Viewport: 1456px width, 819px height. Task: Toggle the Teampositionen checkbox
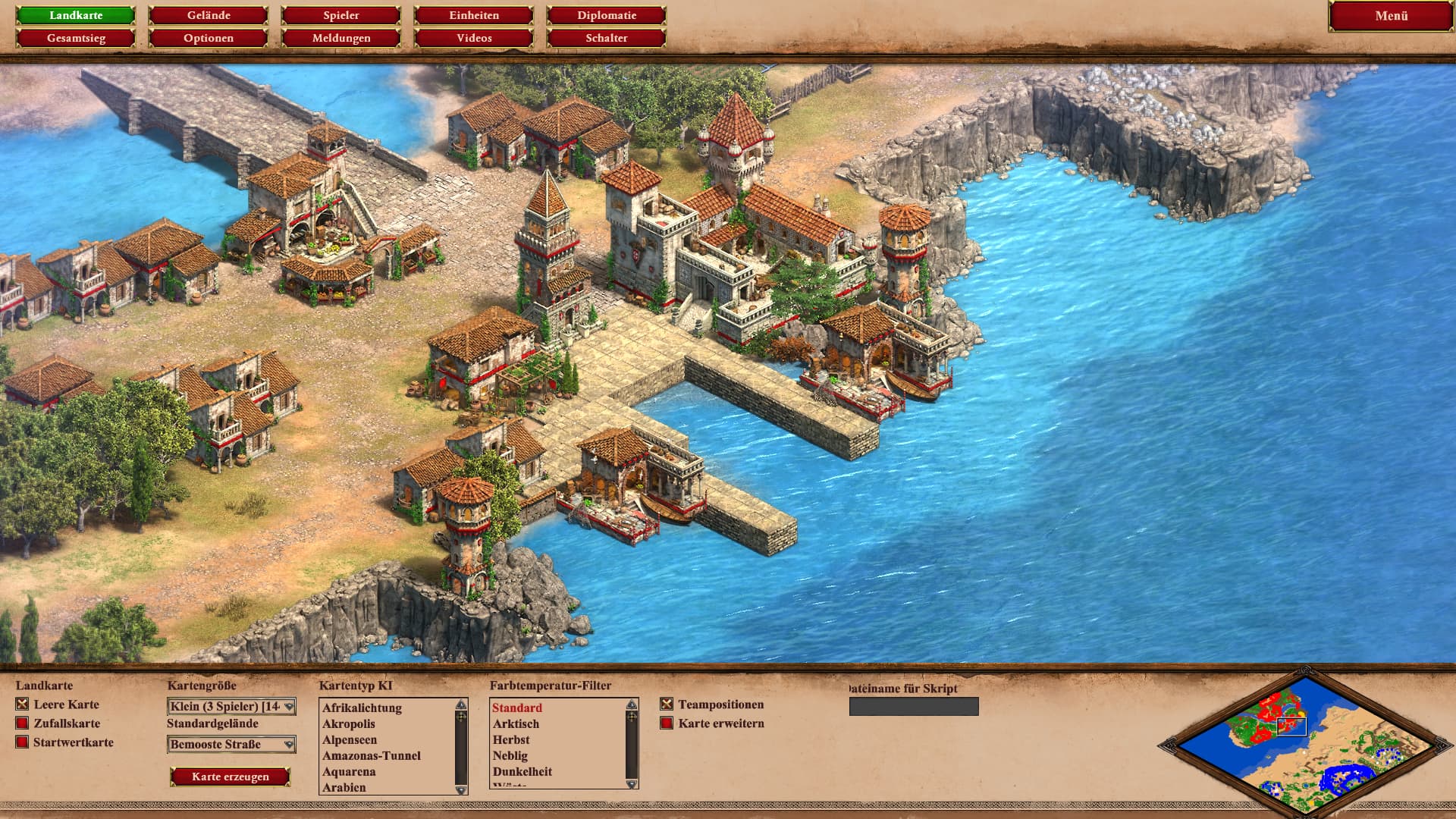667,704
